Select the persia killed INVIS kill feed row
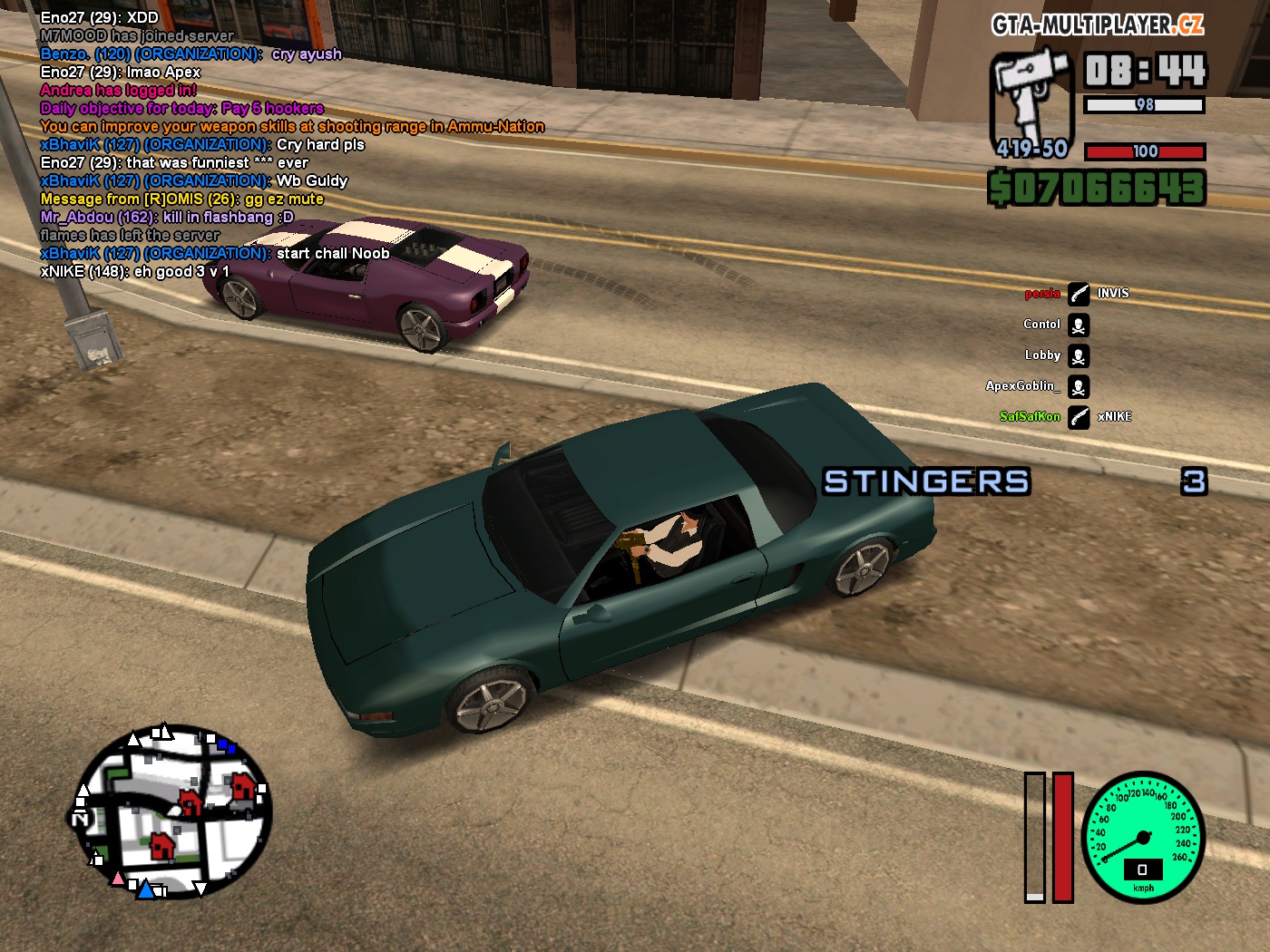 (x=1078, y=294)
